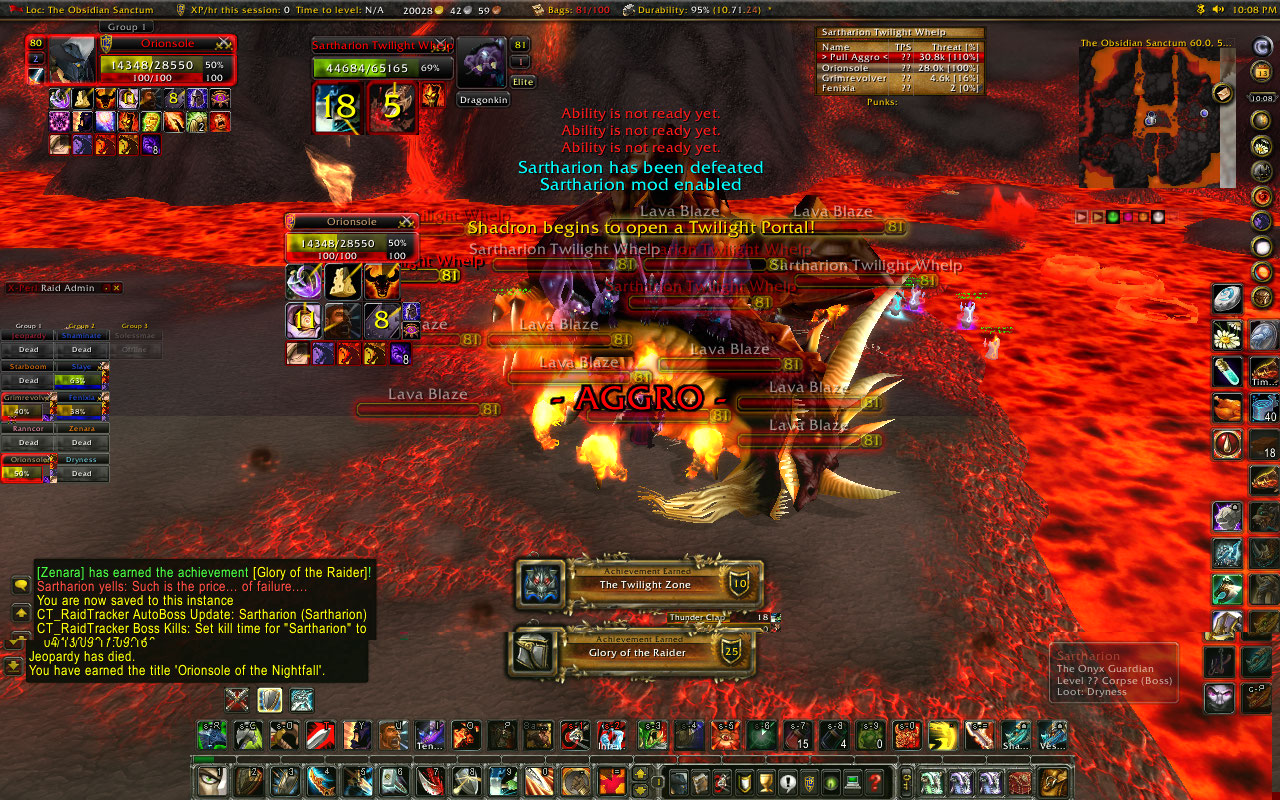1280x800 pixels.
Task: Check mail via the minimap letter icon
Action: (1223, 93)
